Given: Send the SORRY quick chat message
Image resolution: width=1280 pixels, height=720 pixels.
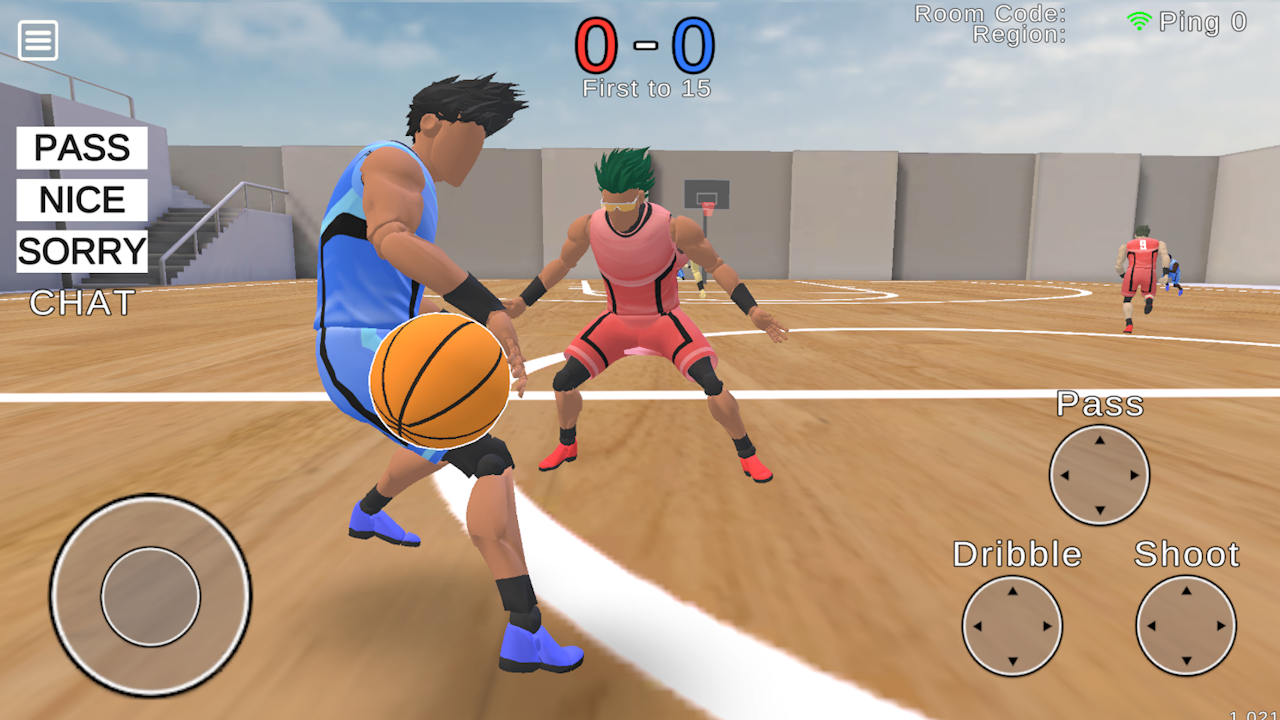Looking at the screenshot, I should coord(80,251).
